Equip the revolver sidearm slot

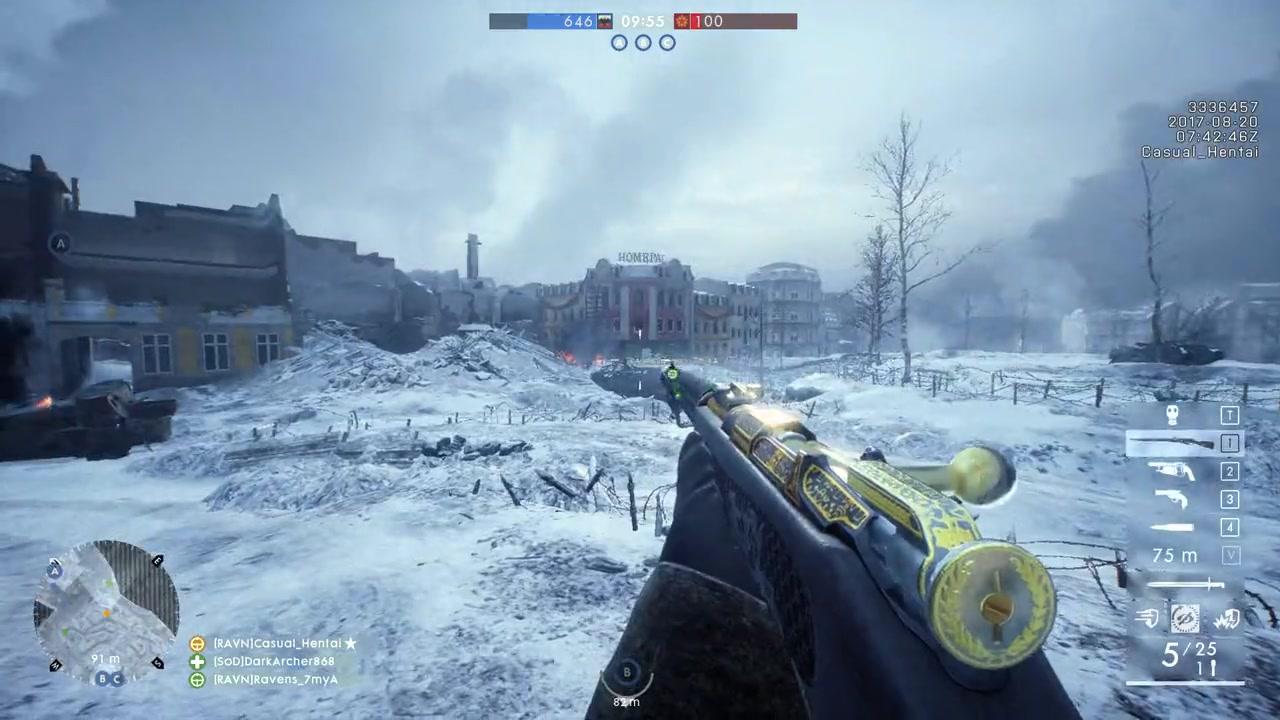click(x=1172, y=499)
